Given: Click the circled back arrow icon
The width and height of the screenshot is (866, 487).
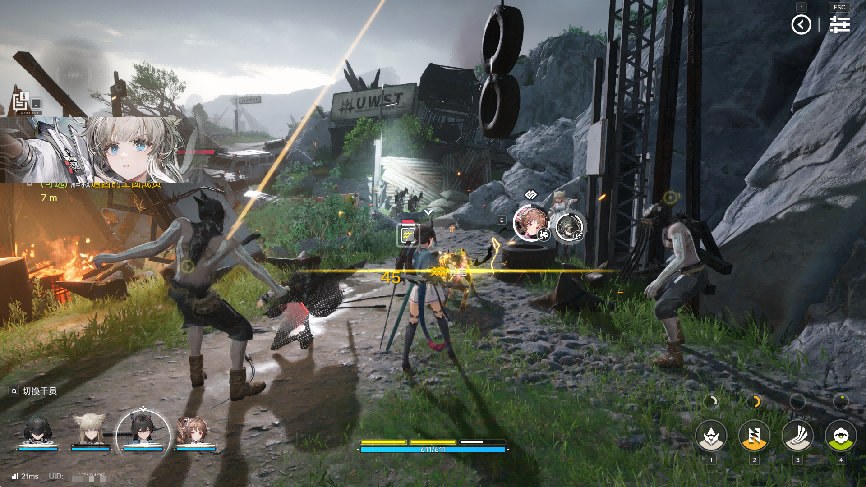Looking at the screenshot, I should pyautogui.click(x=802, y=25).
